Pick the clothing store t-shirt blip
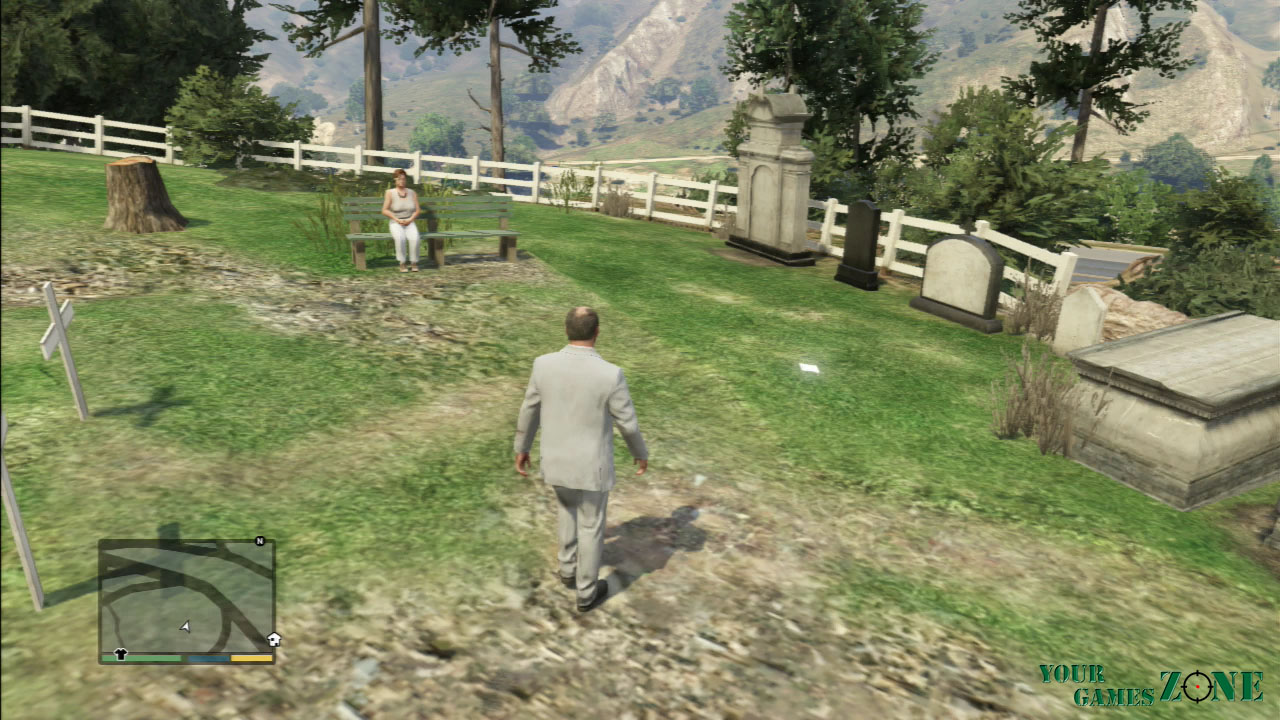Image resolution: width=1280 pixels, height=720 pixels. click(x=121, y=654)
